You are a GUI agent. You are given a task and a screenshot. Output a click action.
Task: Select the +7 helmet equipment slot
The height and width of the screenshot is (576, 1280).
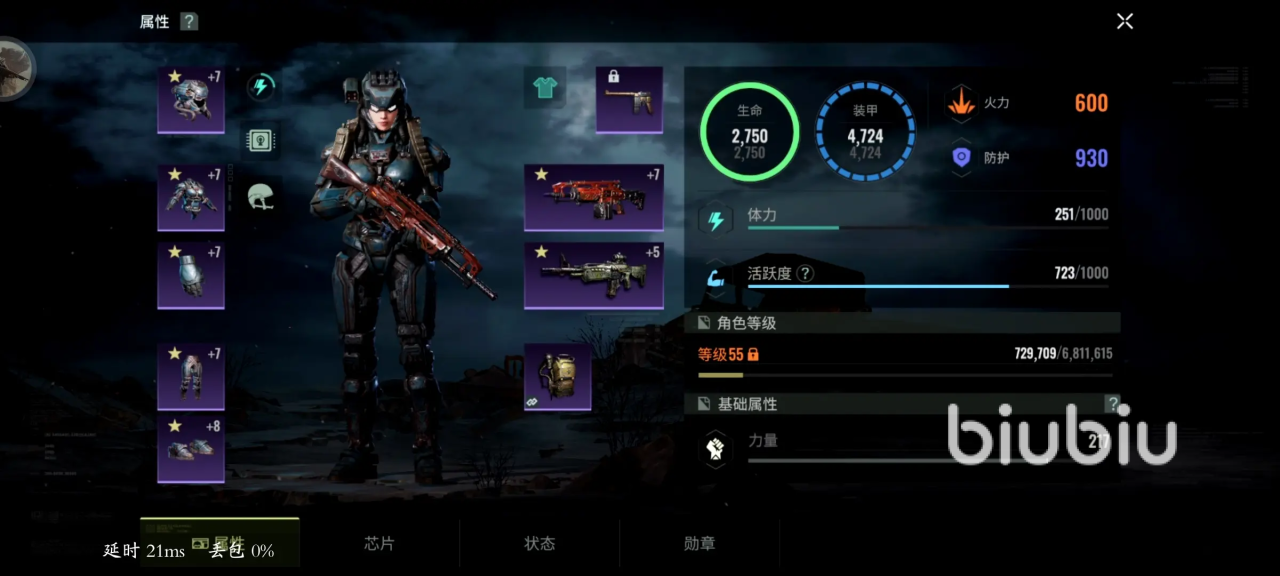(x=191, y=100)
